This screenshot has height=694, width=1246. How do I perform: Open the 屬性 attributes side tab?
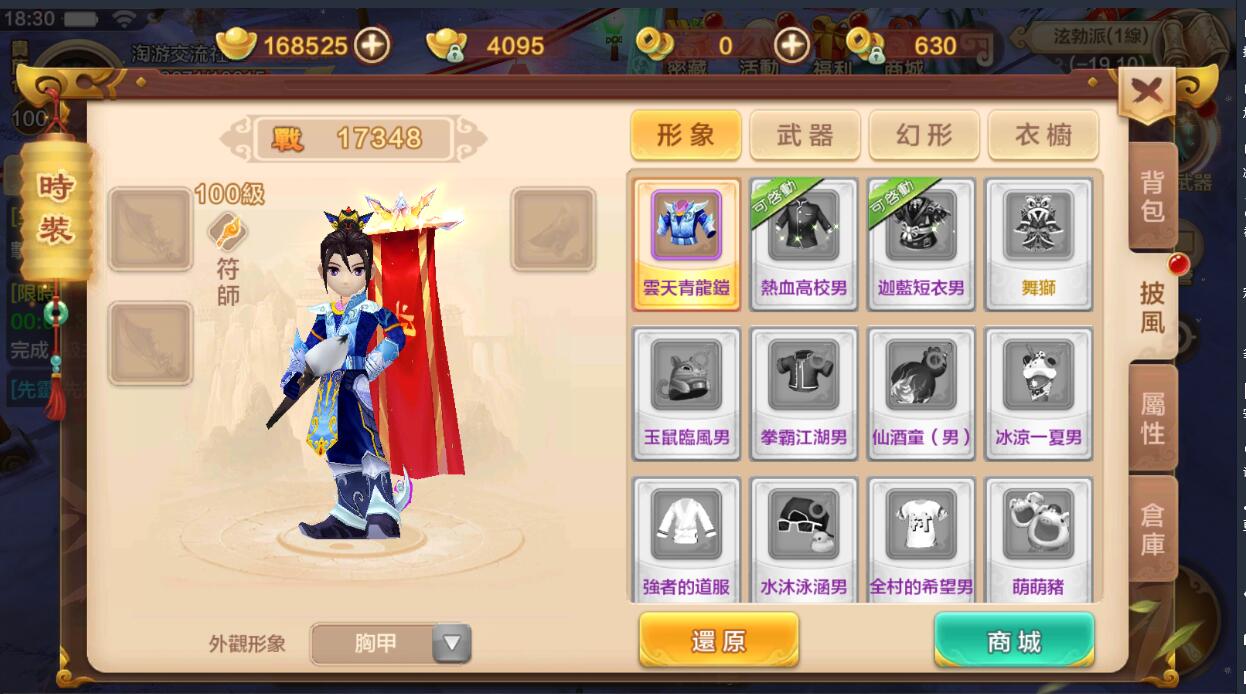1152,418
